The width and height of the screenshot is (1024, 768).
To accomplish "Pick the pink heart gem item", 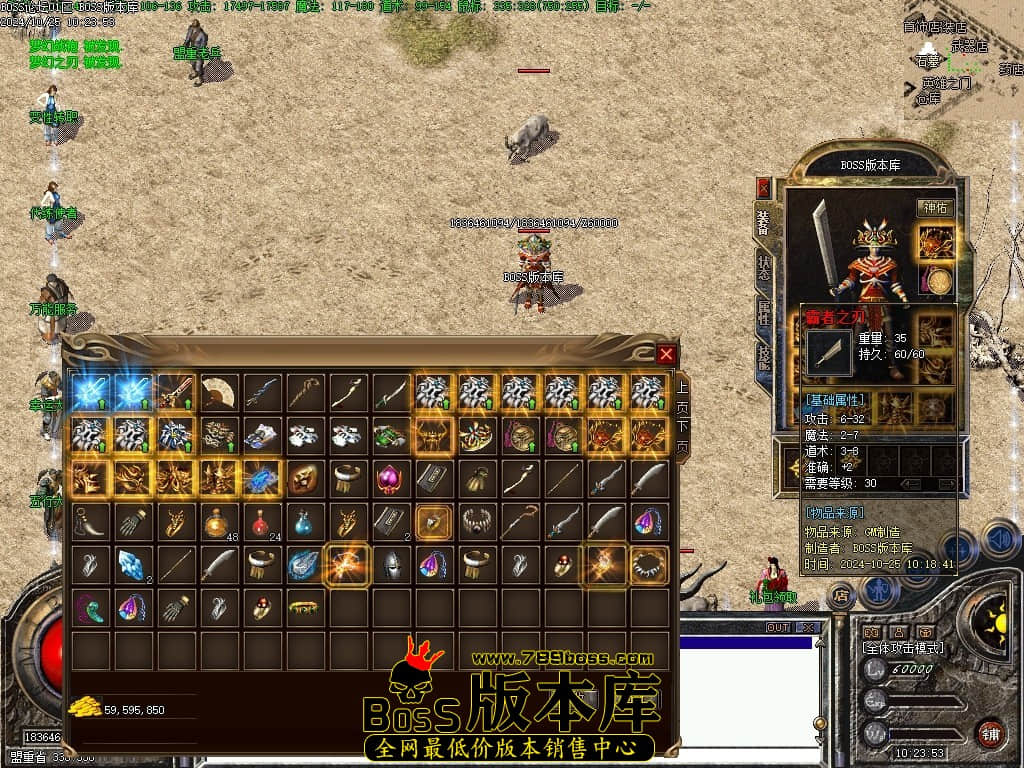I will (390, 478).
